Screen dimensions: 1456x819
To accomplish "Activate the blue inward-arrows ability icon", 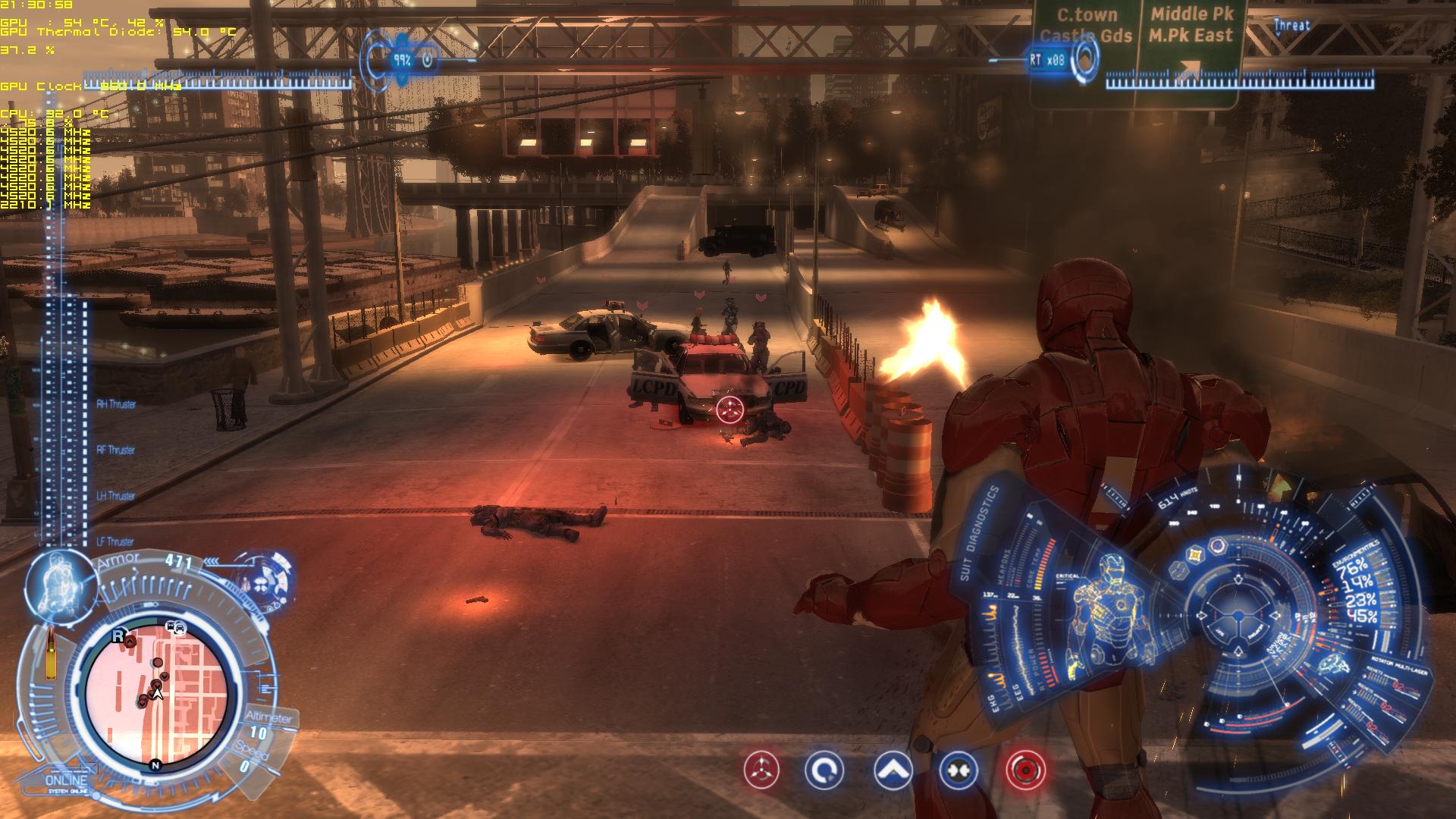I will tap(958, 770).
